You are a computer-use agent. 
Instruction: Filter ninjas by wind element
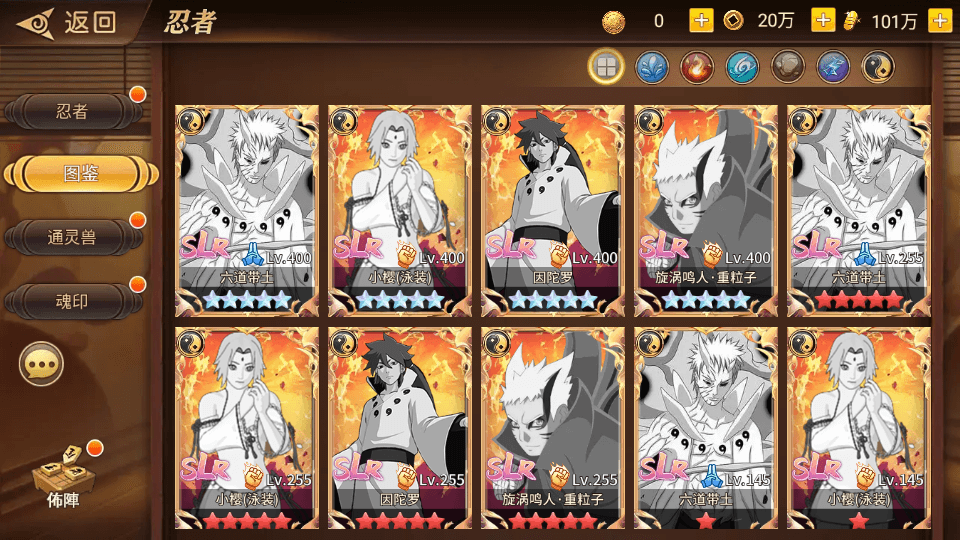[x=742, y=67]
